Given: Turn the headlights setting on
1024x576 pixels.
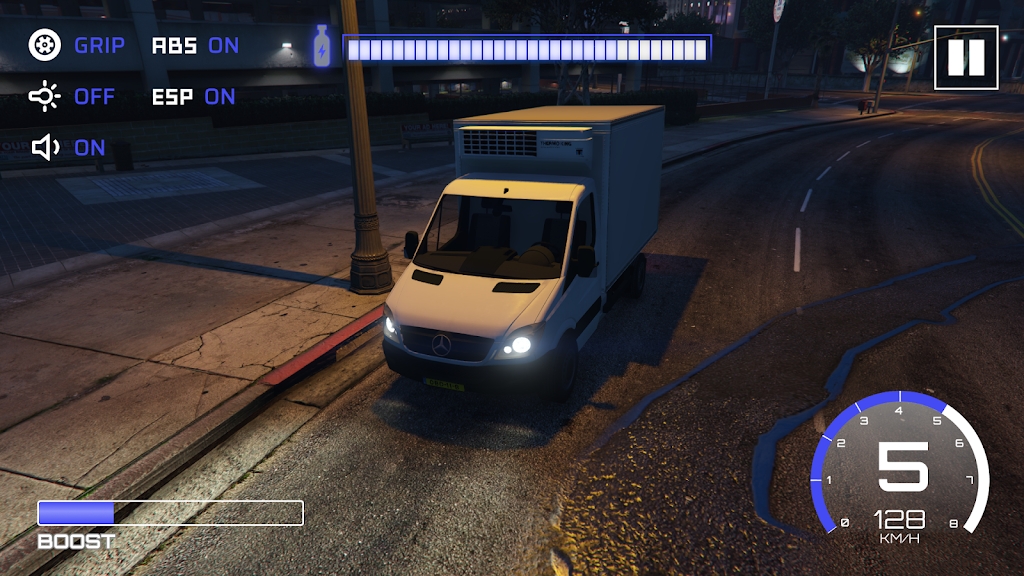Looking at the screenshot, I should 72,97.
